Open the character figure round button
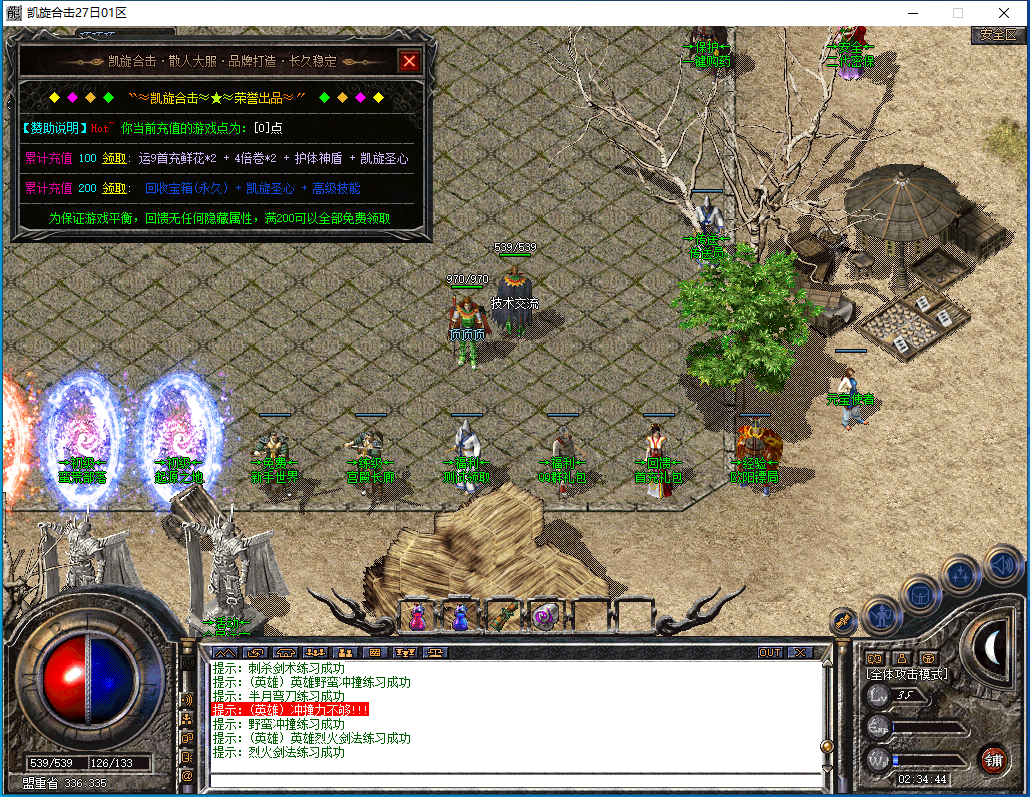Viewport: 1030px width, 797px height. pos(882,613)
